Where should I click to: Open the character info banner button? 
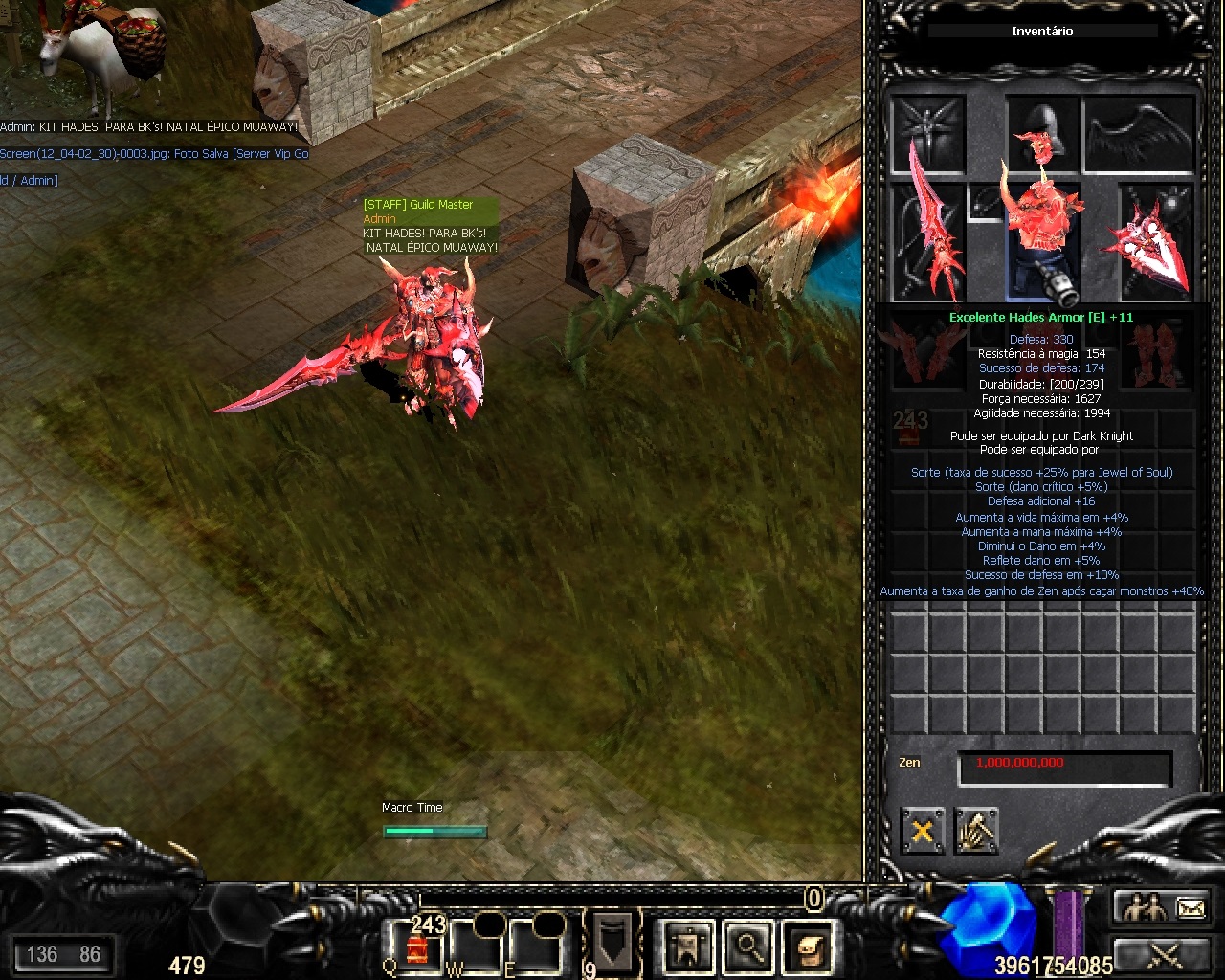[688, 947]
